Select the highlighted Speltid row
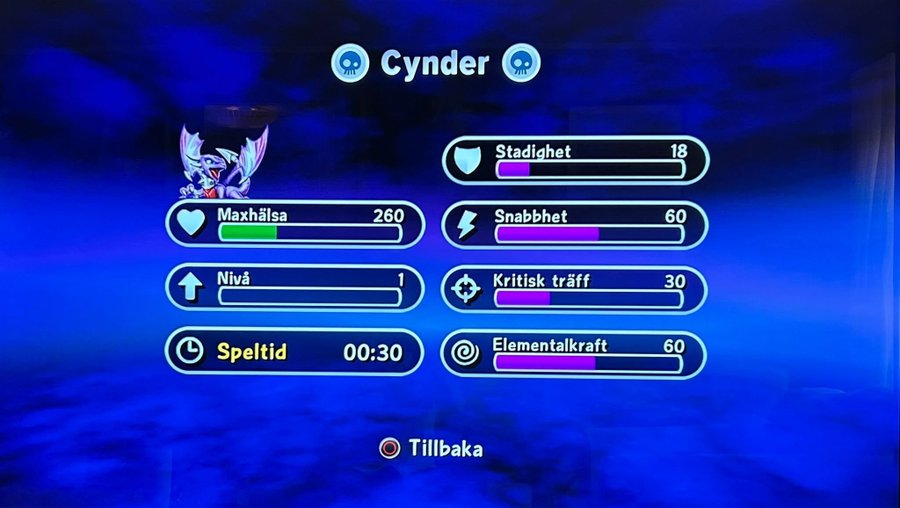 (x=294, y=352)
